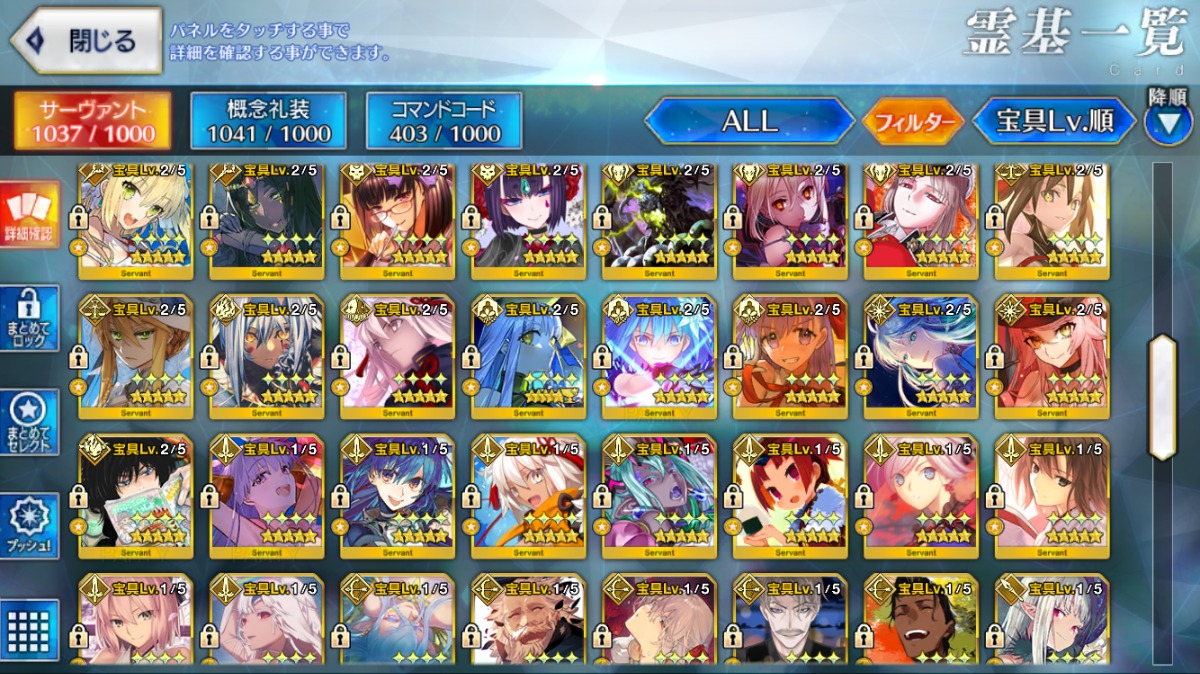The width and height of the screenshot is (1200, 674).
Task: Toggle the 降順 descending arrow
Action: point(1167,122)
